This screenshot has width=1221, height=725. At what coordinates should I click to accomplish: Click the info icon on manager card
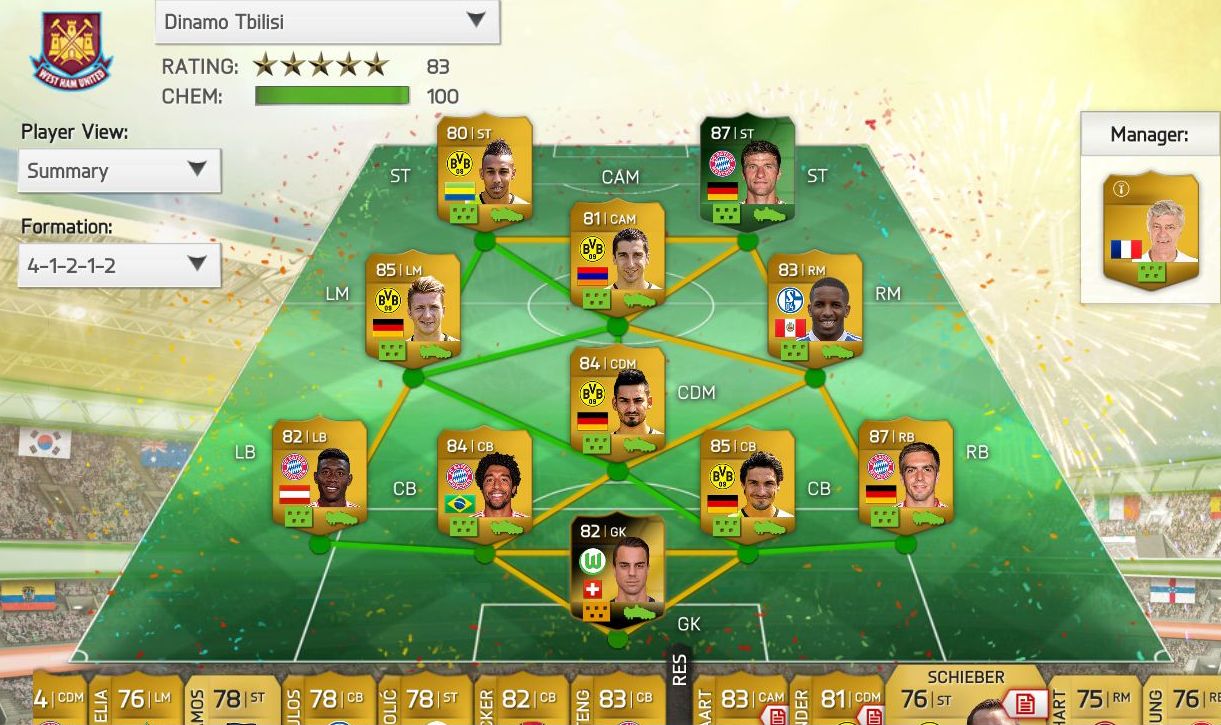pyautogui.click(x=1120, y=190)
